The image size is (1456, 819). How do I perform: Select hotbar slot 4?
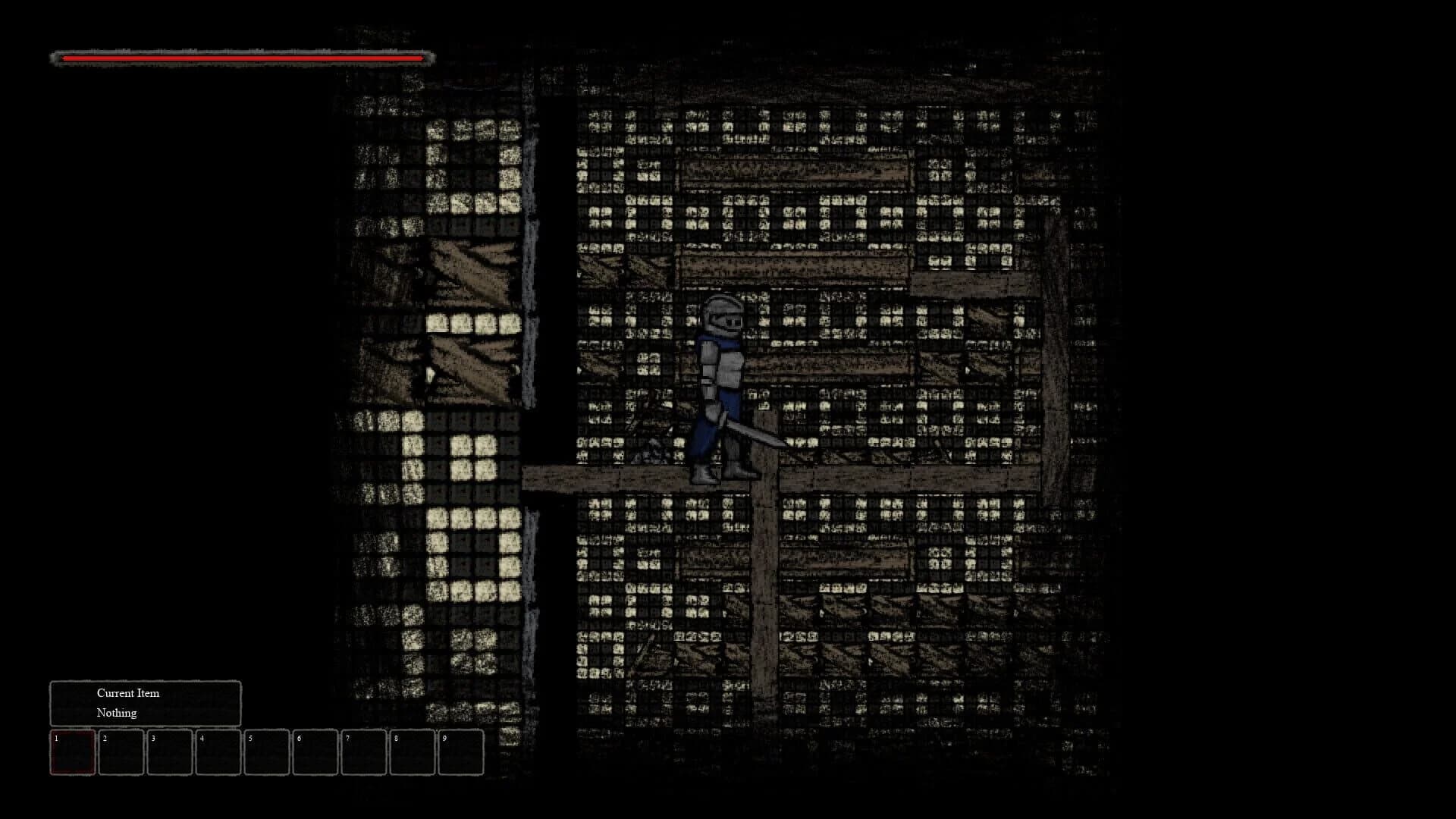[219, 752]
